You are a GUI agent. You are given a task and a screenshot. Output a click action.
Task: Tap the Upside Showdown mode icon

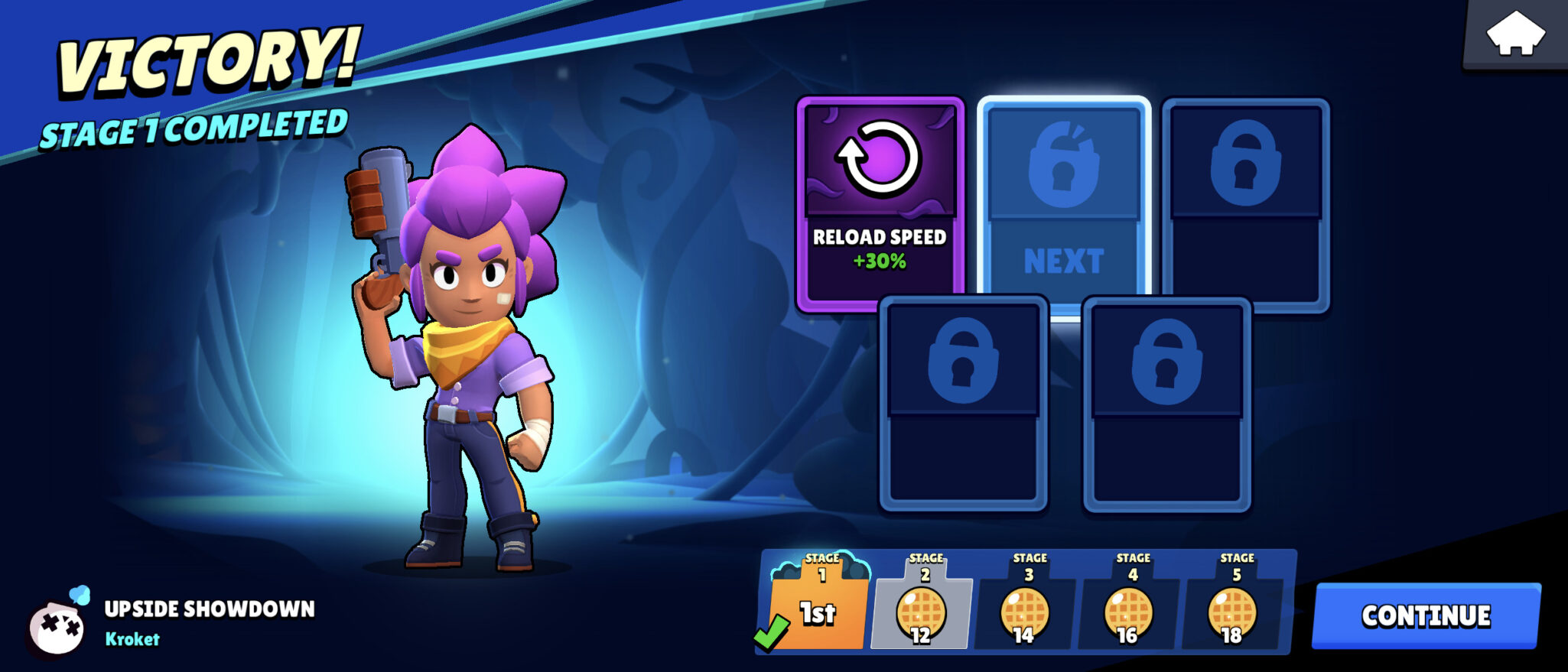coord(57,626)
